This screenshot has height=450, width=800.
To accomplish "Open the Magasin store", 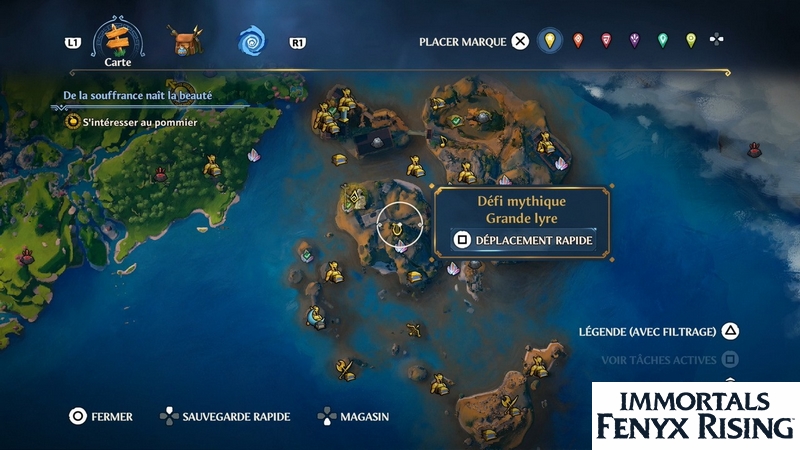I will [x=353, y=416].
